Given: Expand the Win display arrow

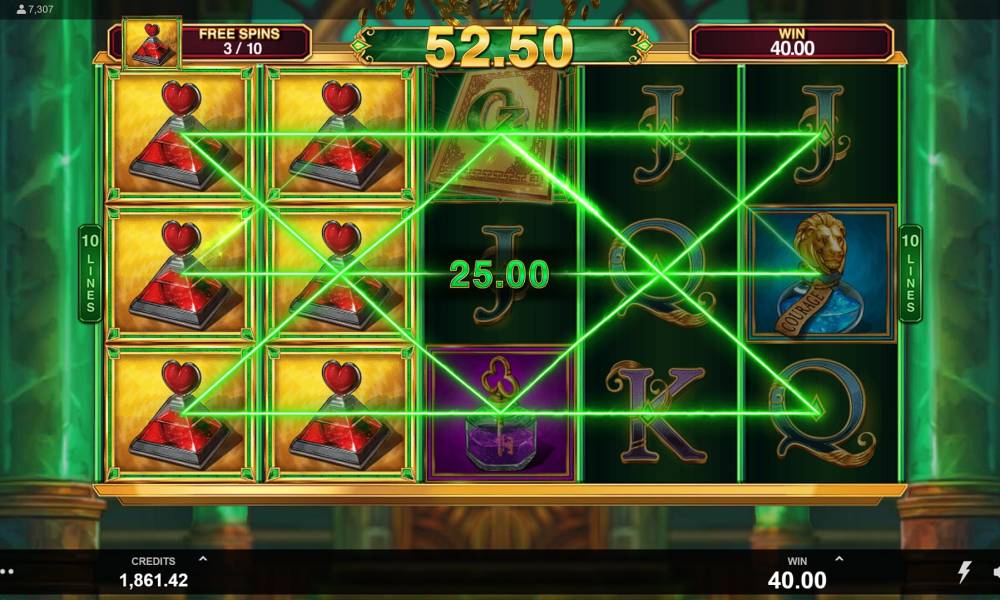Looking at the screenshot, I should coord(838,560).
